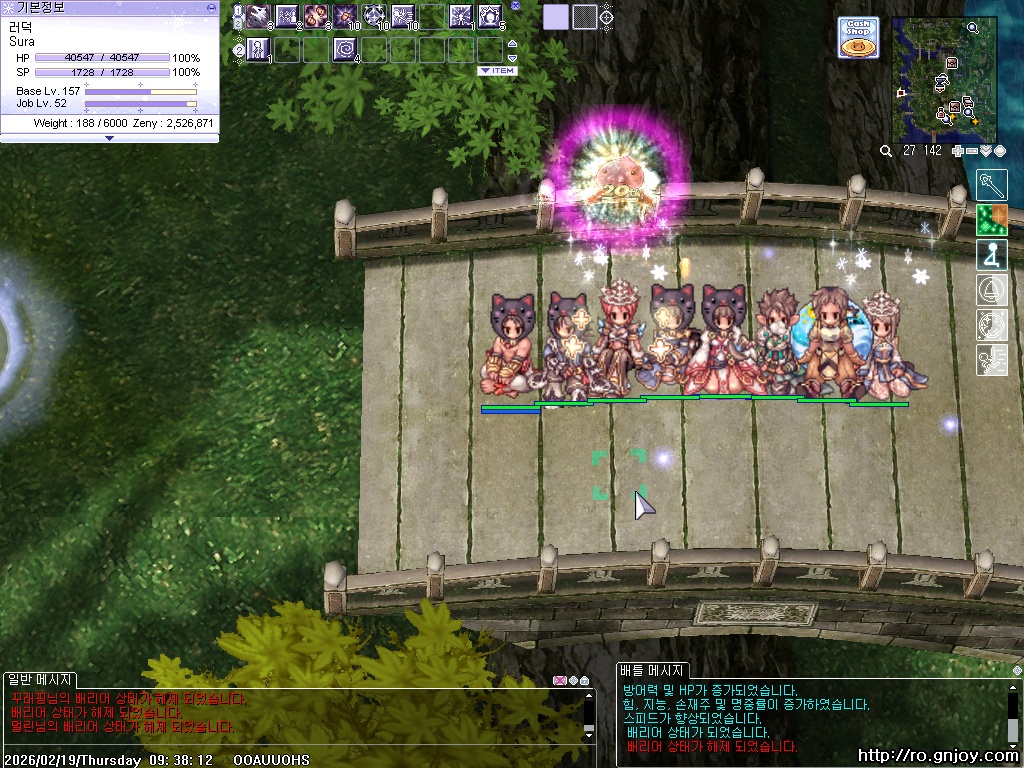Collapse the basic info panel with the bottom arrow
Image resolution: width=1024 pixels, height=768 pixels.
[109, 138]
